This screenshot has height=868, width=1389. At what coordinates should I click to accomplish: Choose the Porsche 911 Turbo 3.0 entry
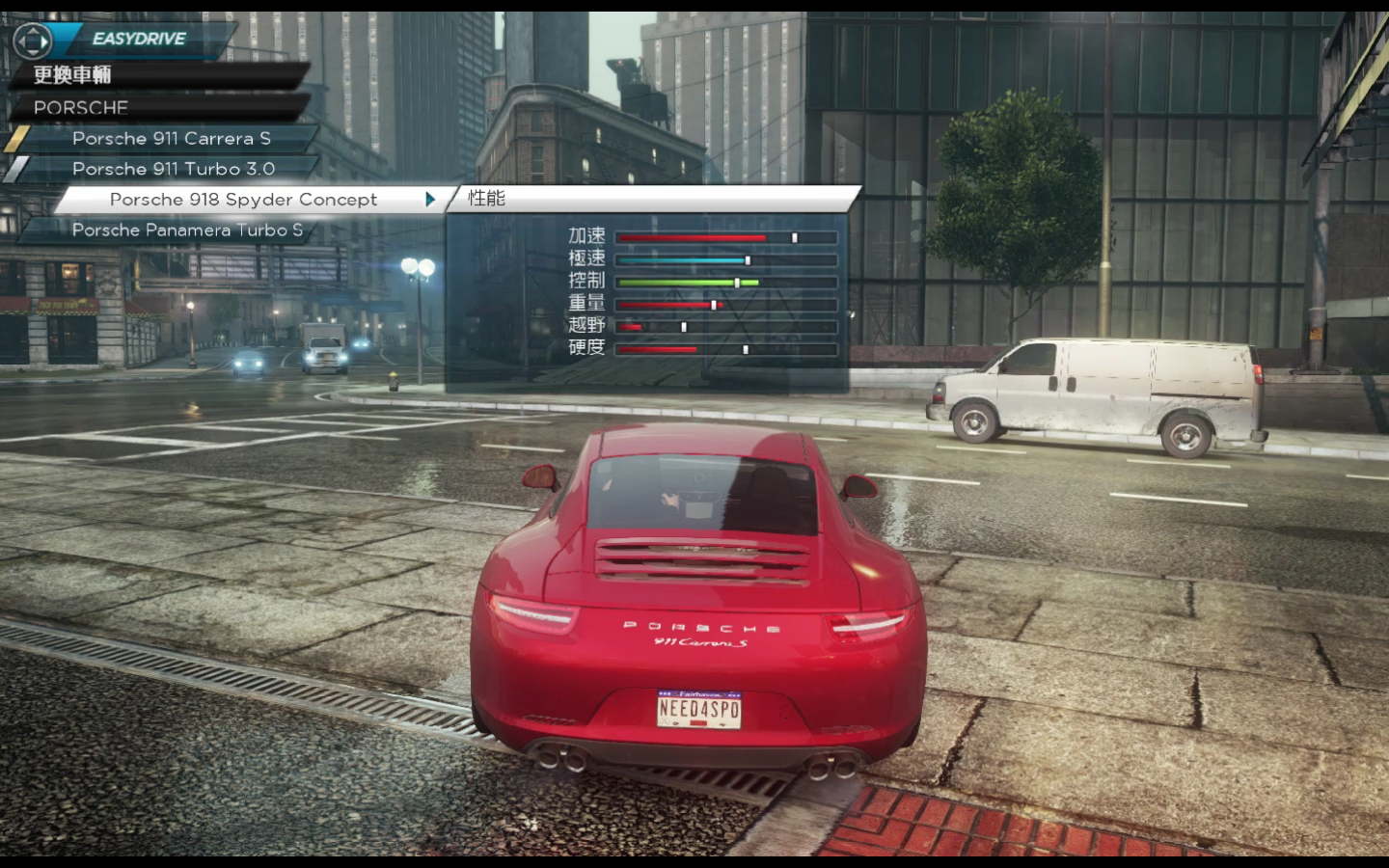174,169
